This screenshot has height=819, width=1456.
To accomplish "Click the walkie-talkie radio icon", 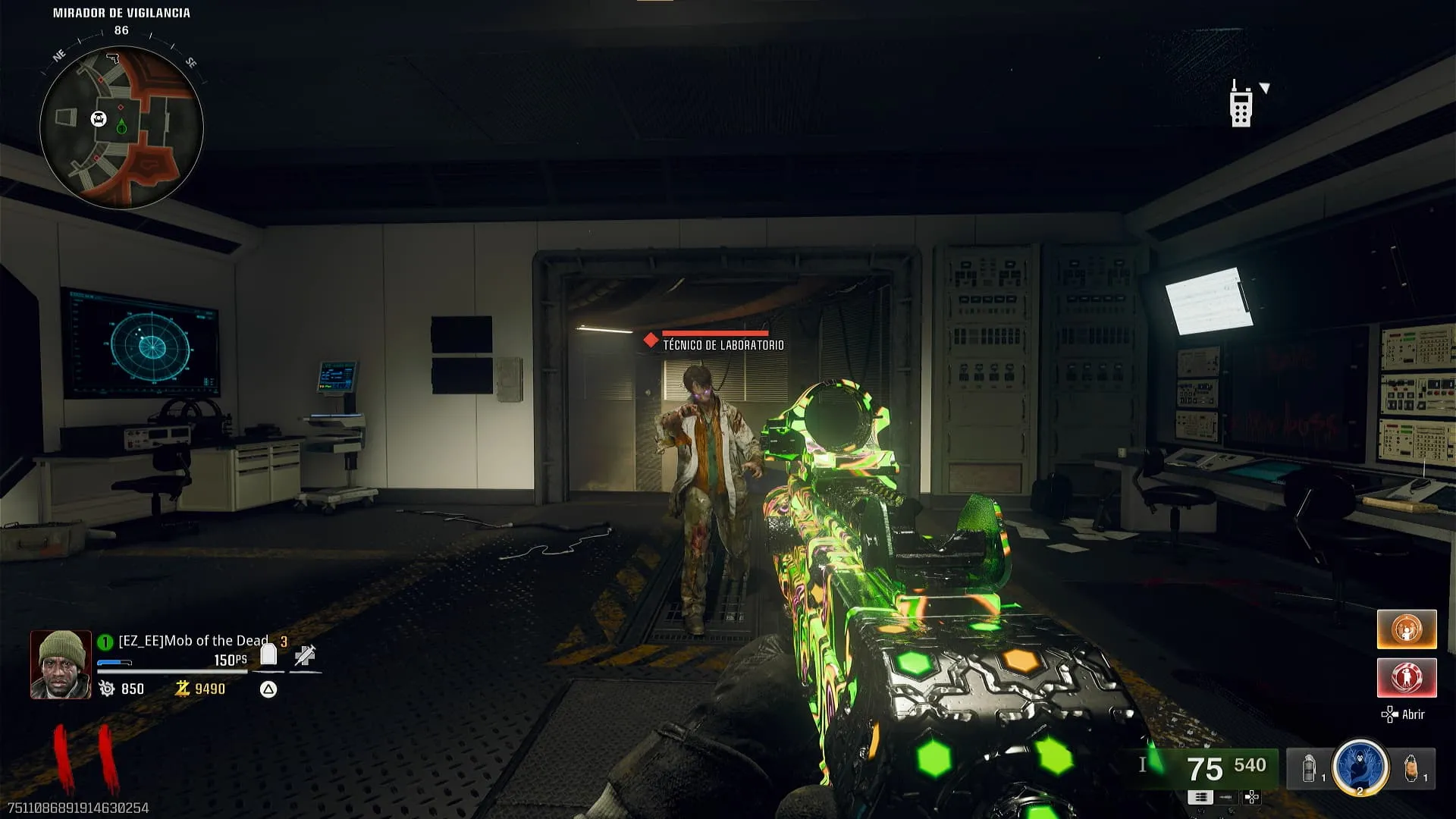I will 1241,104.
